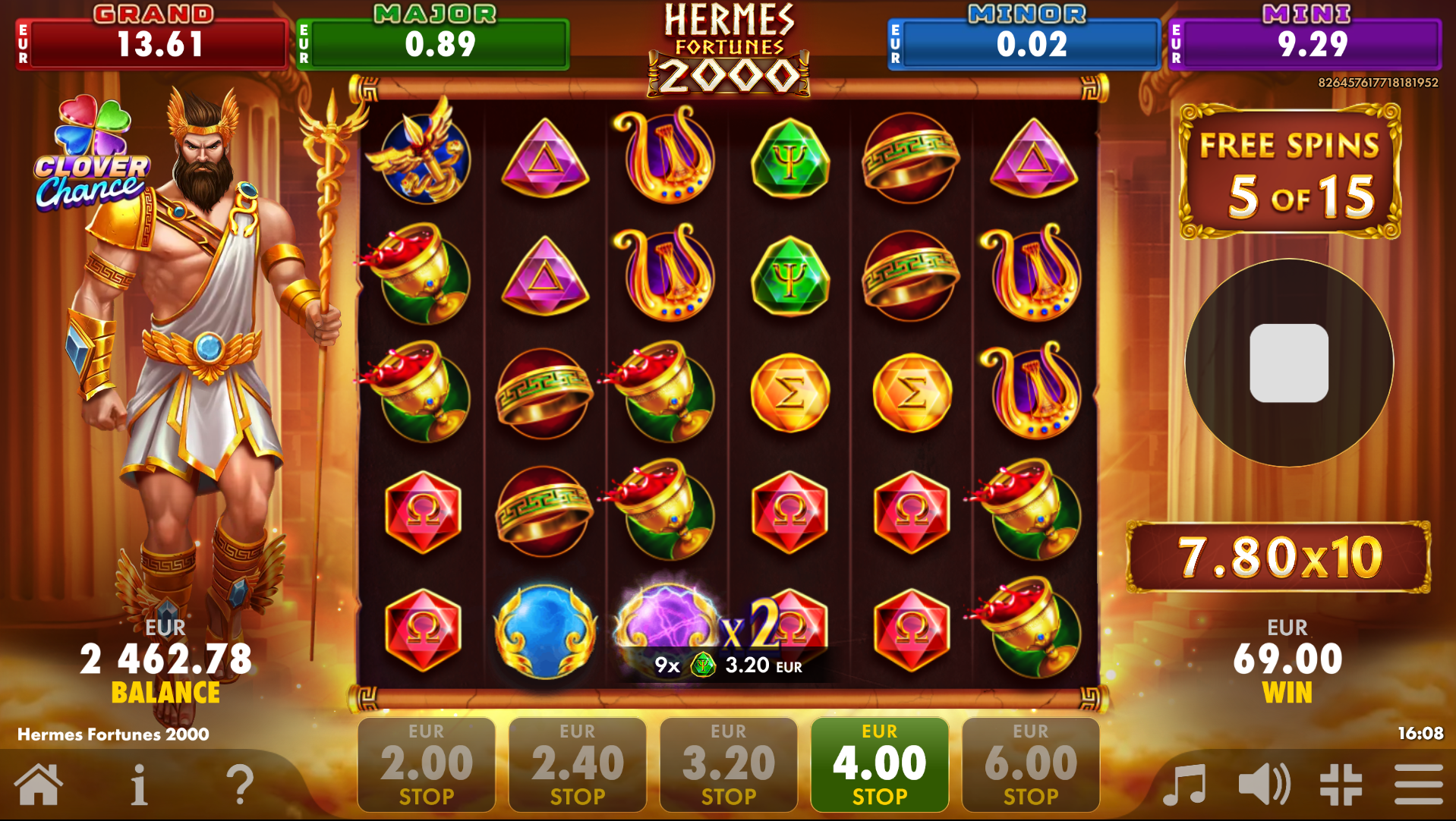Open the hamburger menu
1456x821 pixels.
coord(1418,785)
